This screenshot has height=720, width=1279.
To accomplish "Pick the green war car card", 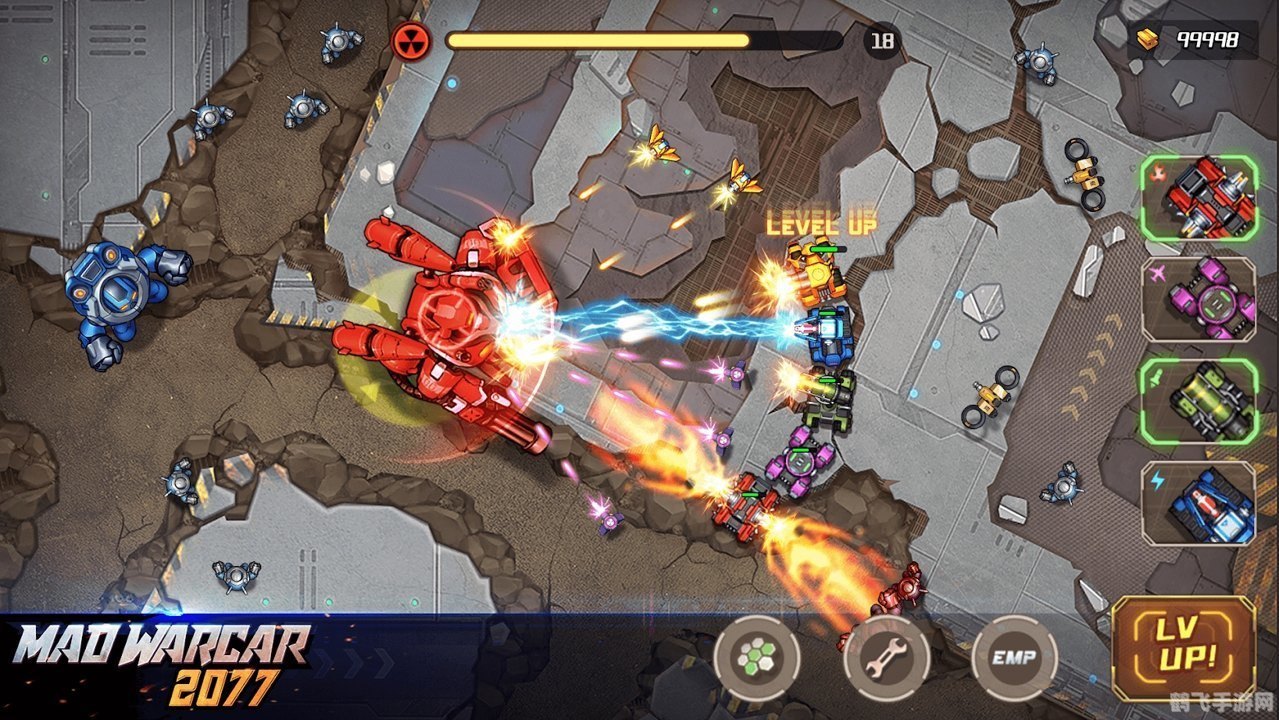I will click(1198, 401).
